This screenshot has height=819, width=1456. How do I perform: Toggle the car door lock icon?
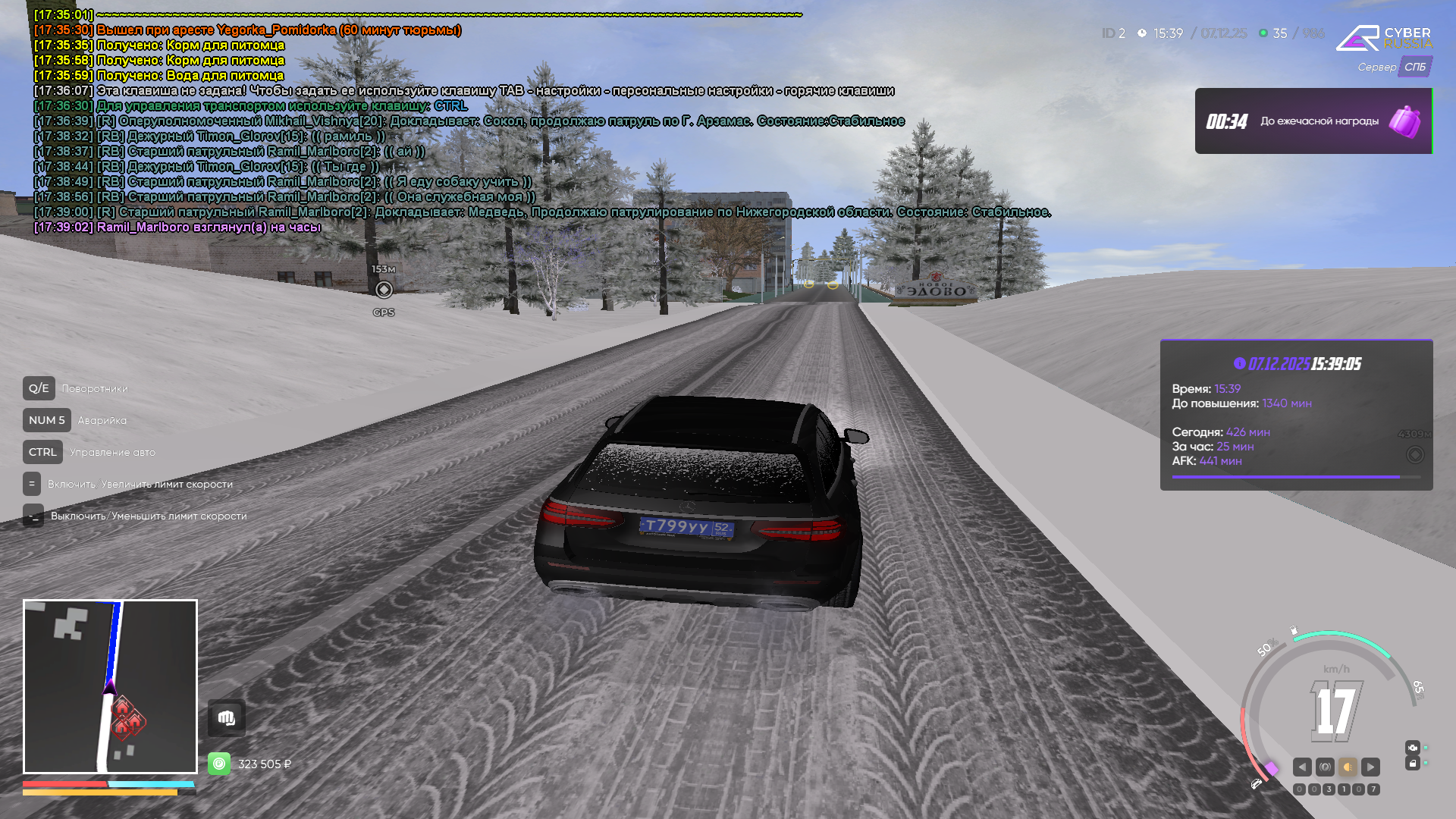(x=1412, y=764)
